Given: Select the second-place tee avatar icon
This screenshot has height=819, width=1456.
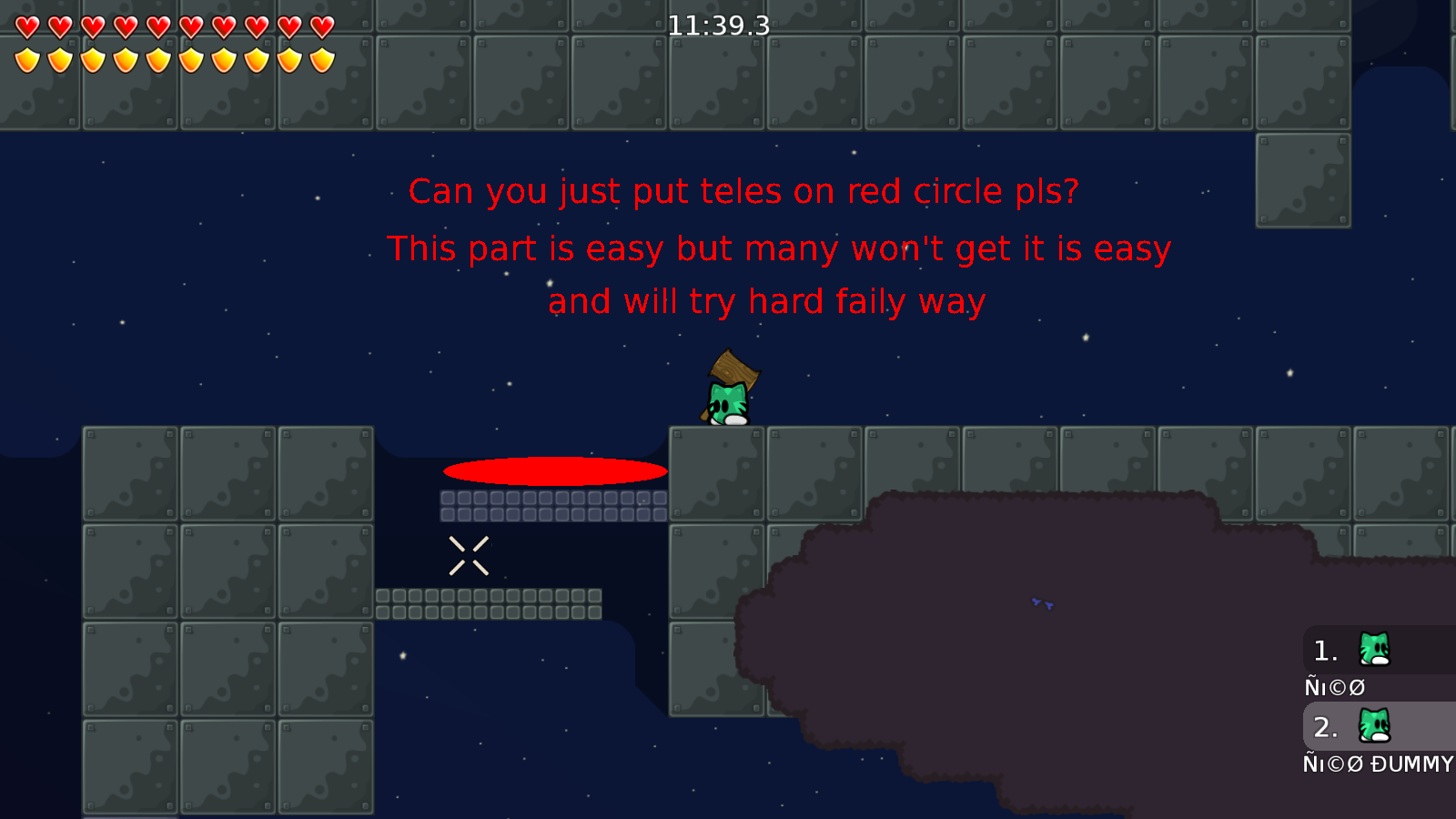Looking at the screenshot, I should (1372, 726).
